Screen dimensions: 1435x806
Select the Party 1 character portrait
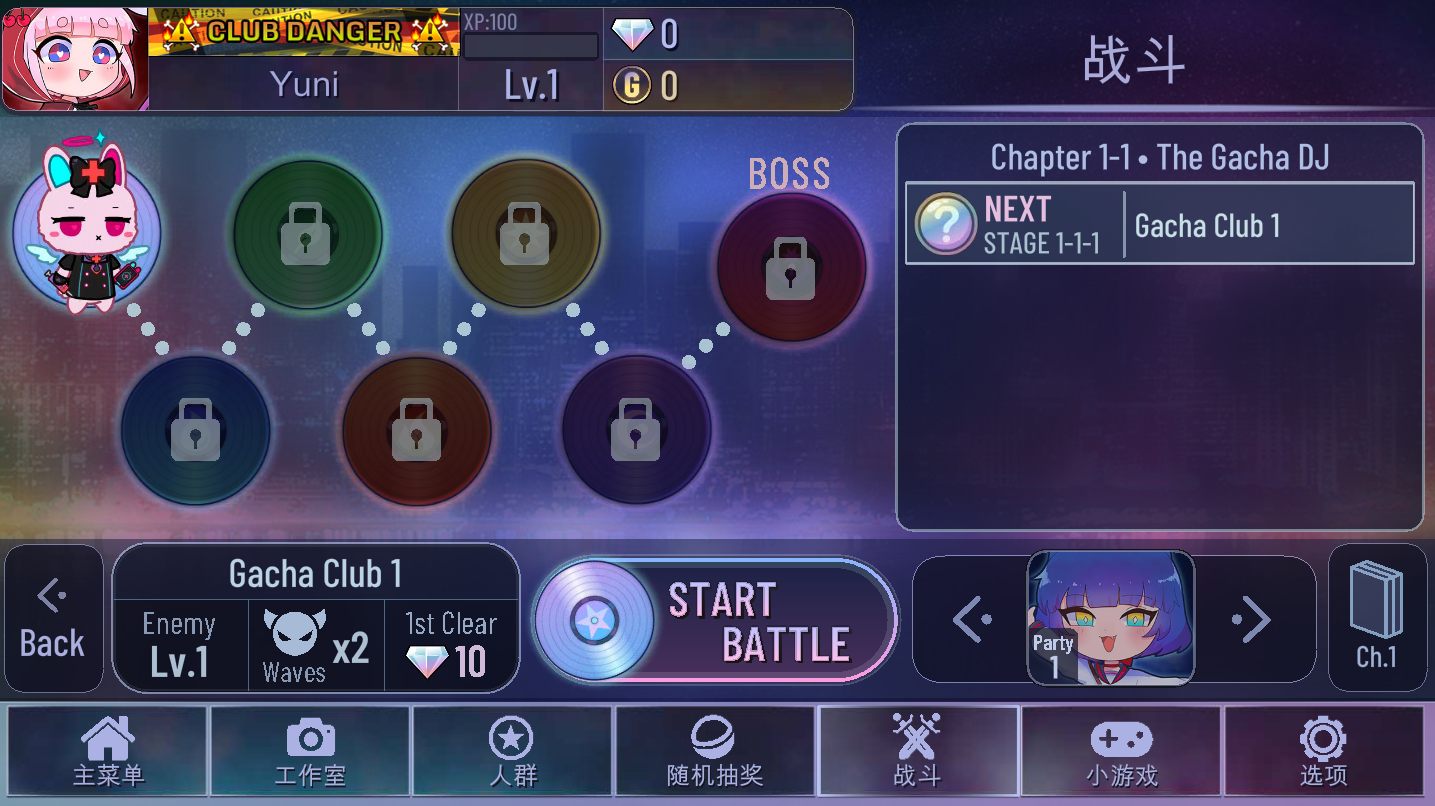coord(1111,618)
